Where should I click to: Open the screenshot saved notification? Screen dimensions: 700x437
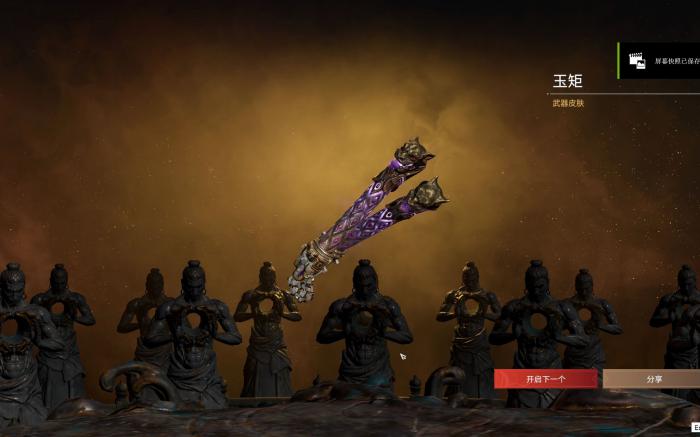click(660, 61)
